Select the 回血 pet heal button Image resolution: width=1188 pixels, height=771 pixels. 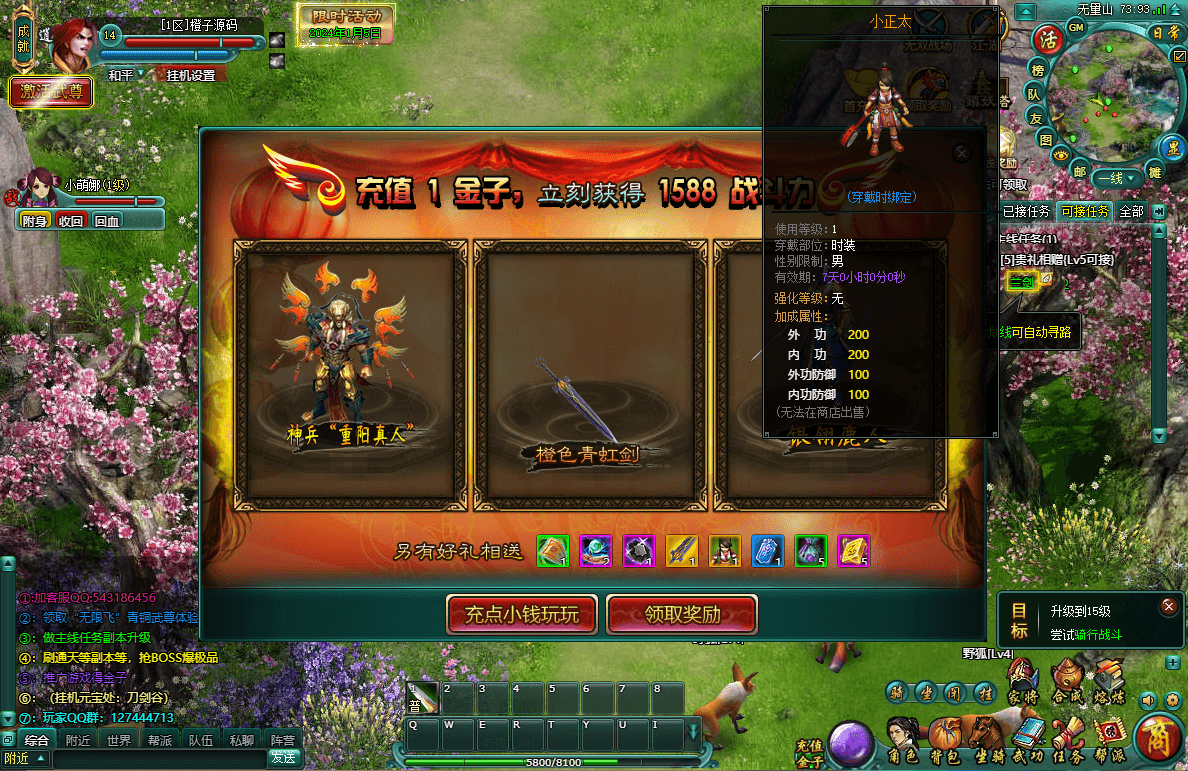point(106,221)
